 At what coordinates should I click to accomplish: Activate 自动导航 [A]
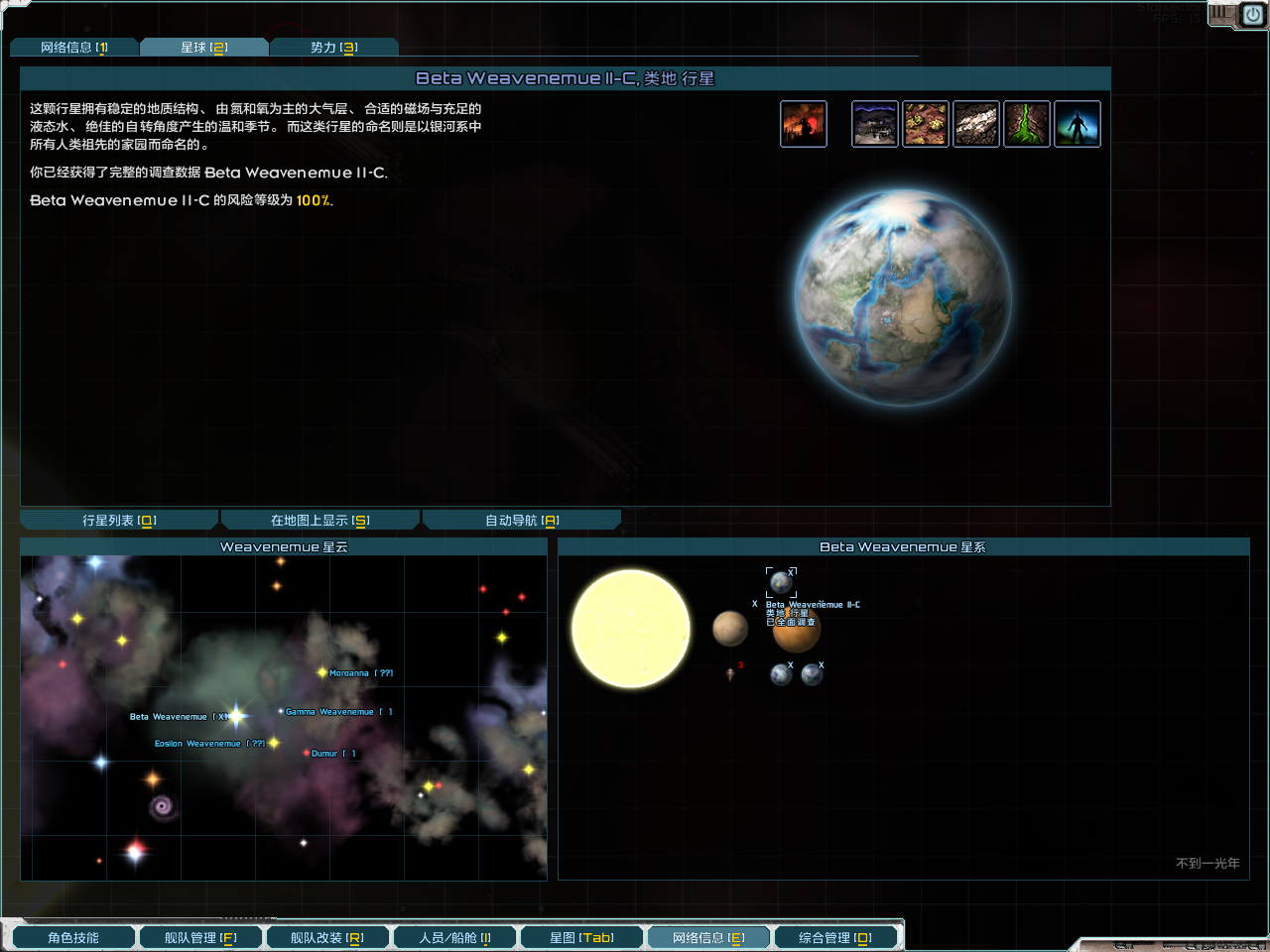521,519
